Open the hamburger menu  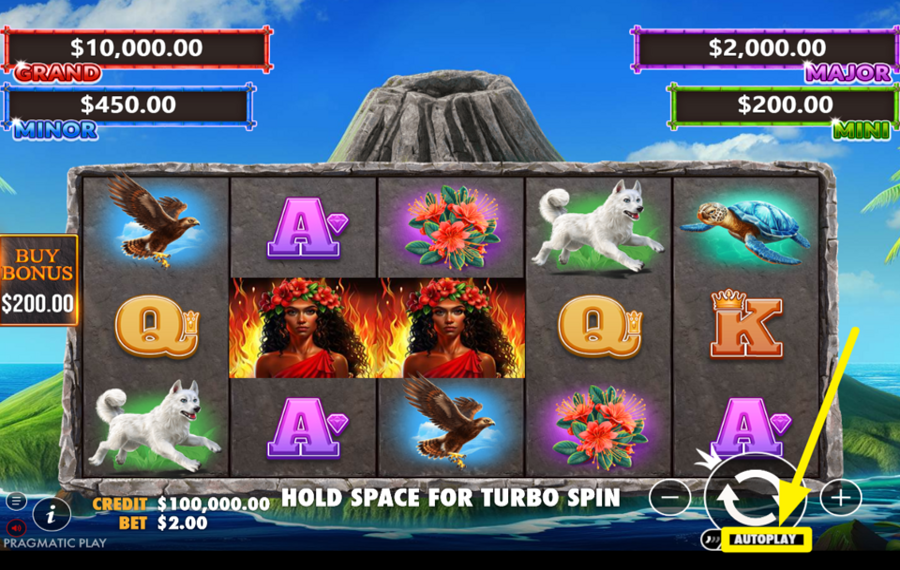pyautogui.click(x=16, y=501)
